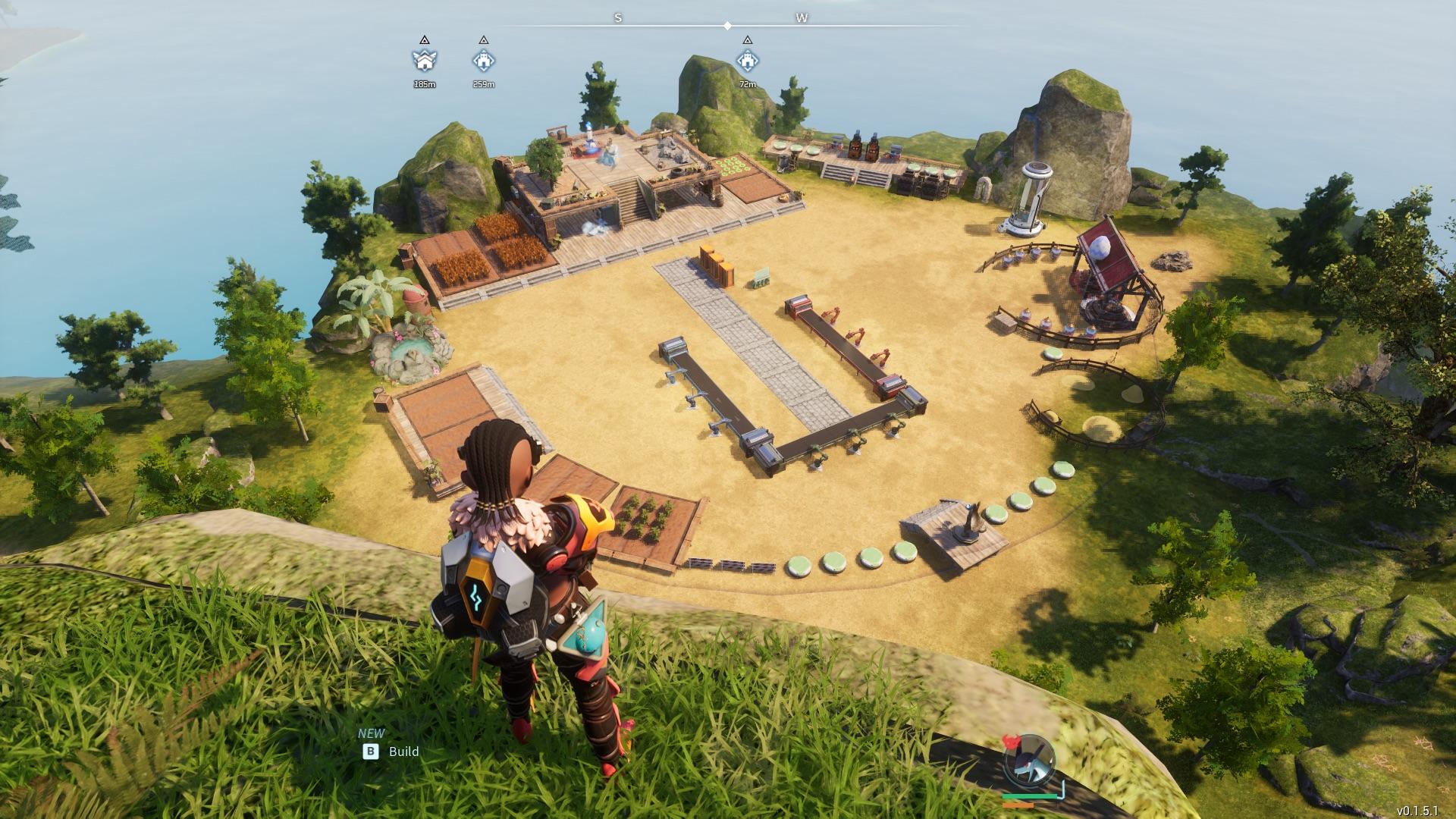
Task: Click the compass center diamond indicator
Action: tap(727, 26)
